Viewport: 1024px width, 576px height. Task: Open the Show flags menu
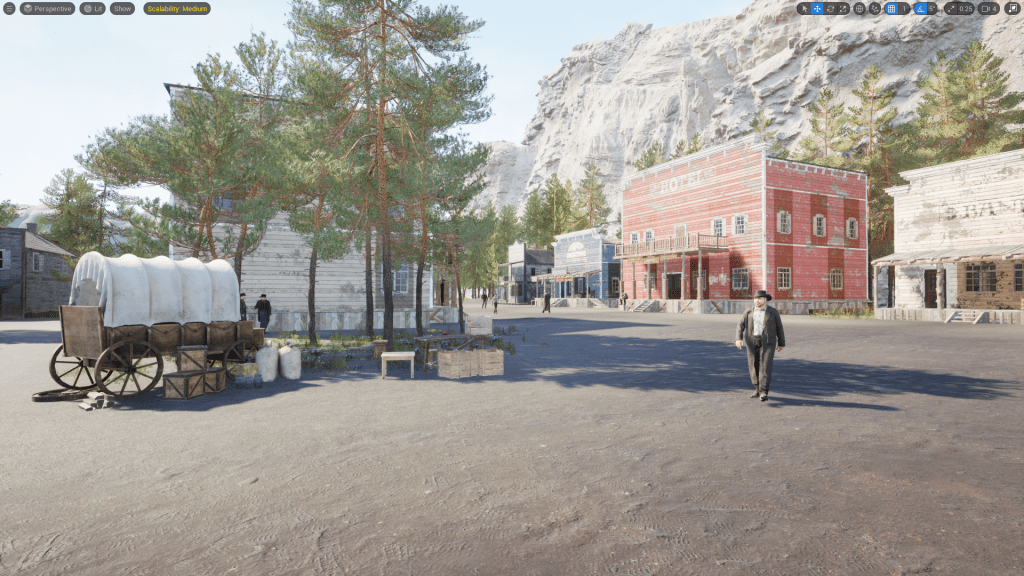pyautogui.click(x=122, y=8)
